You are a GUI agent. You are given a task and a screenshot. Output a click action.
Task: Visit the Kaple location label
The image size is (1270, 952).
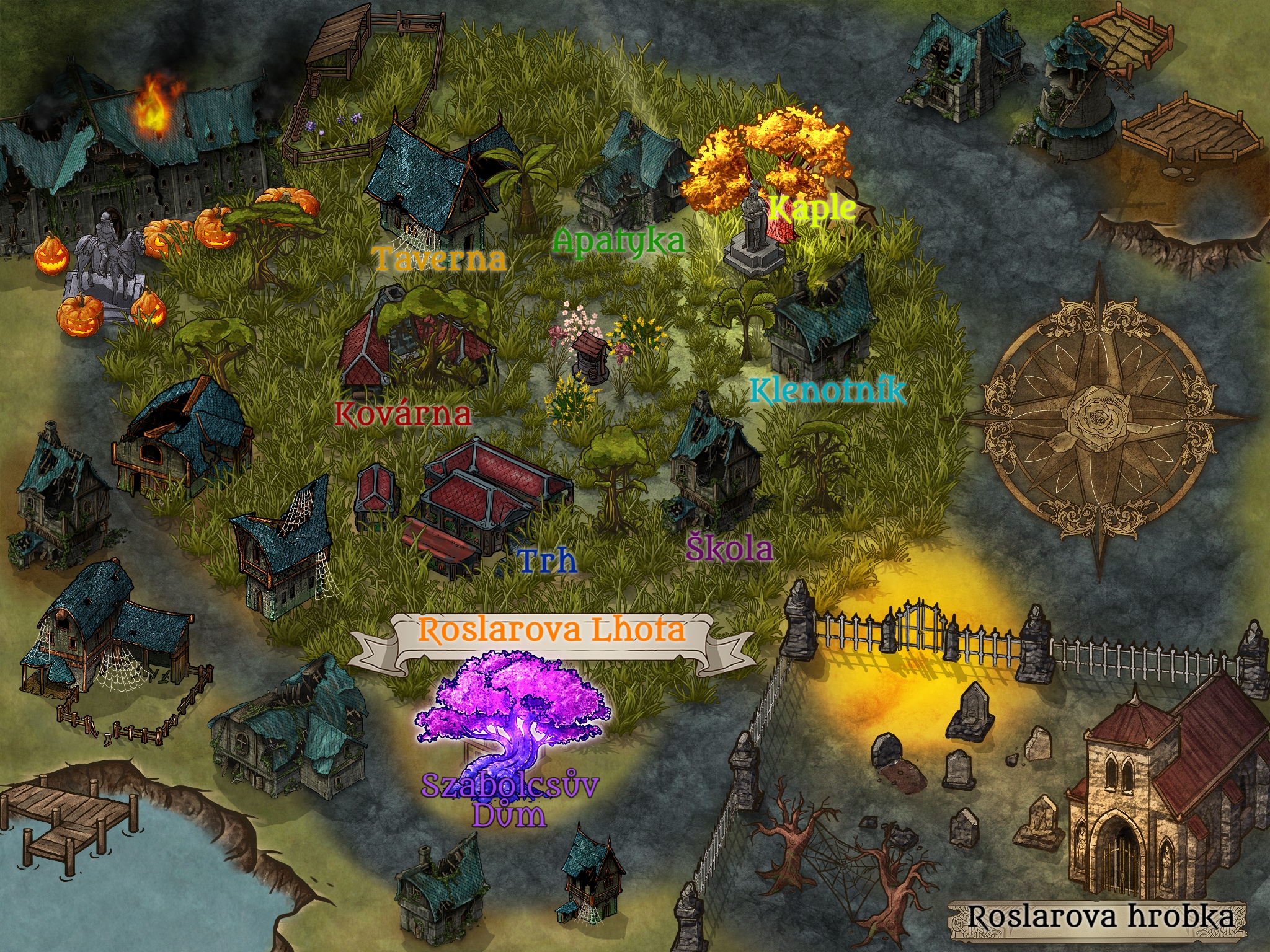coord(812,209)
